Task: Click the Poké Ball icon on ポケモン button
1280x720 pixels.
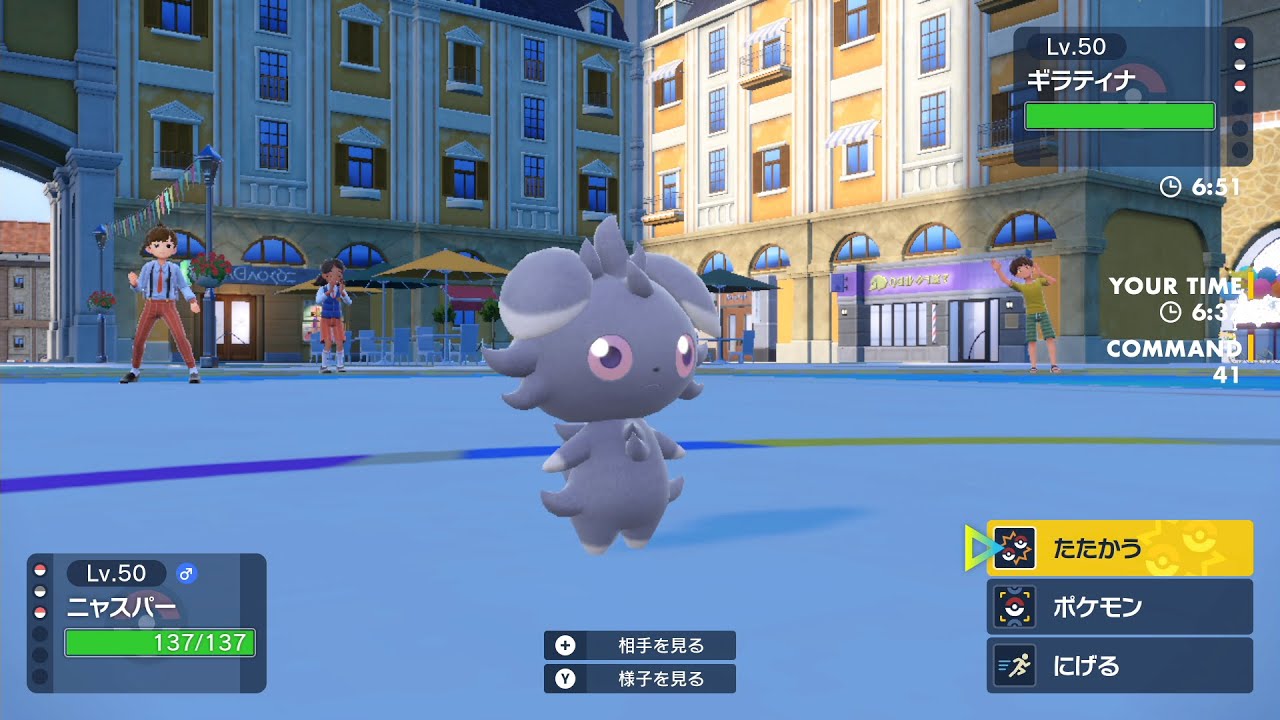Action: [1013, 605]
